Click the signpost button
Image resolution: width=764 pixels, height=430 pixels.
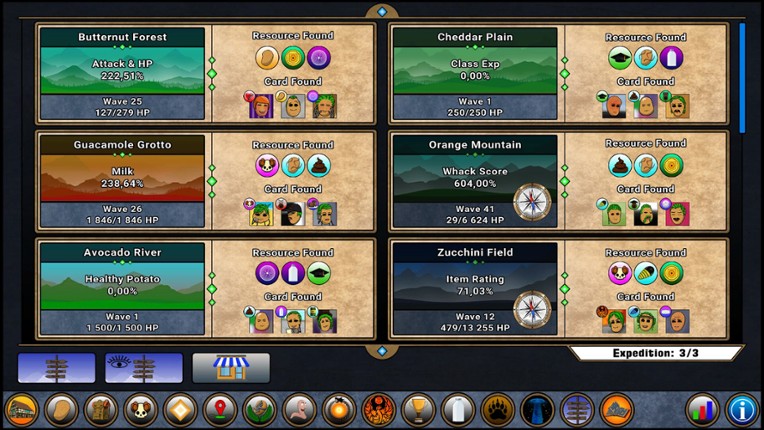pos(56,368)
